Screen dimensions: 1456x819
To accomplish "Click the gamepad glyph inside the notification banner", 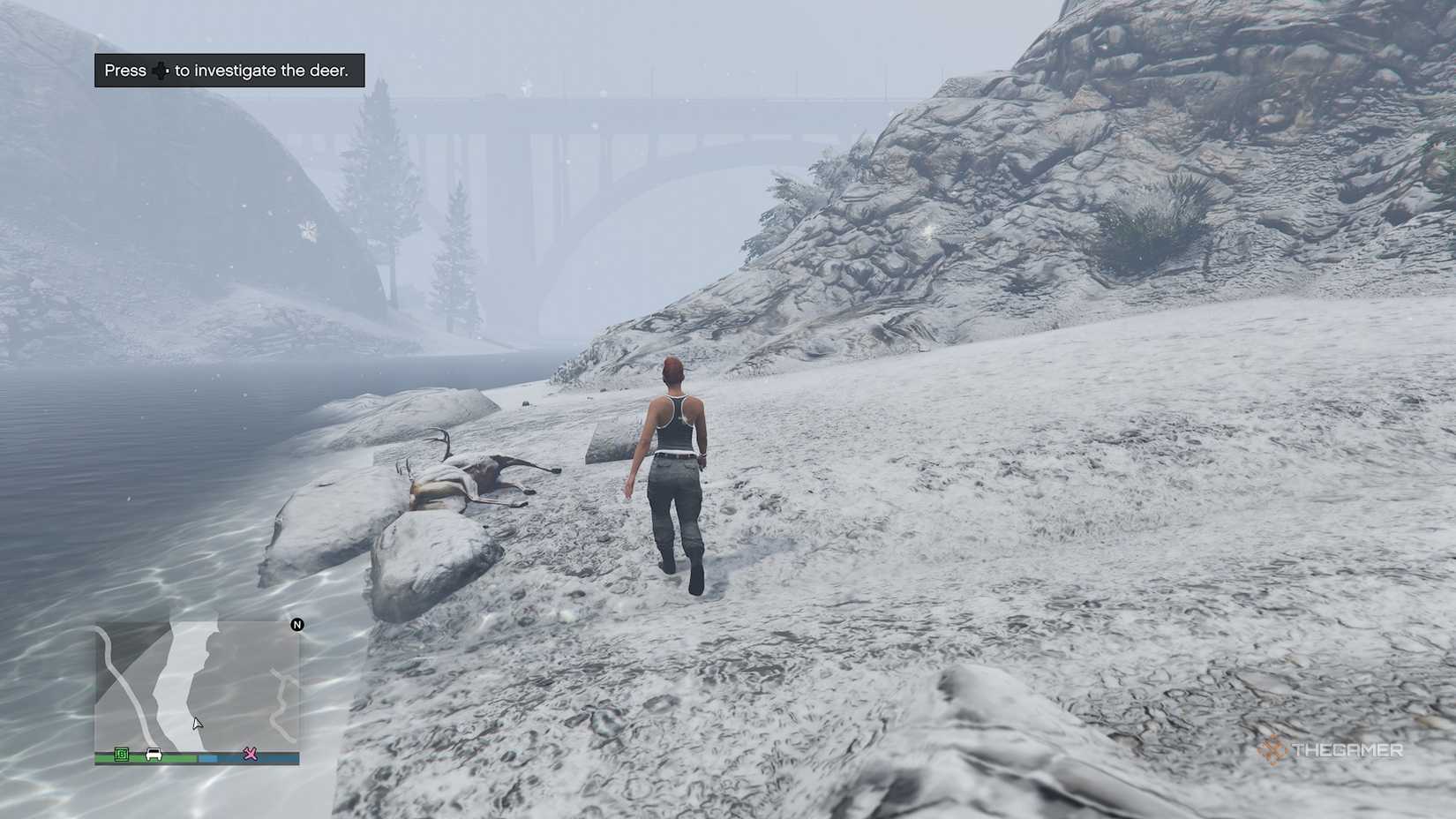I will 161,71.
